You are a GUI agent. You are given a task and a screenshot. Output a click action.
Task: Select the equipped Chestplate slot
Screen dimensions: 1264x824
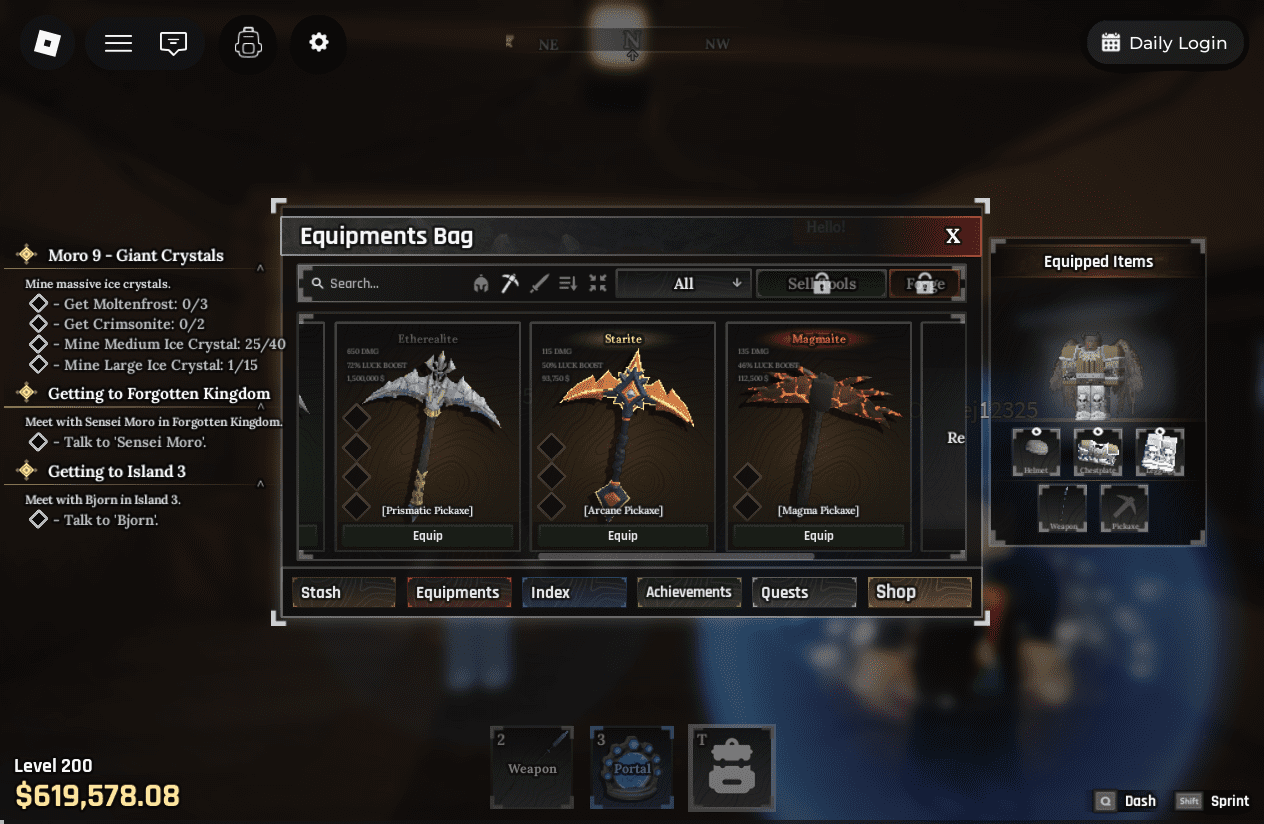click(1098, 453)
